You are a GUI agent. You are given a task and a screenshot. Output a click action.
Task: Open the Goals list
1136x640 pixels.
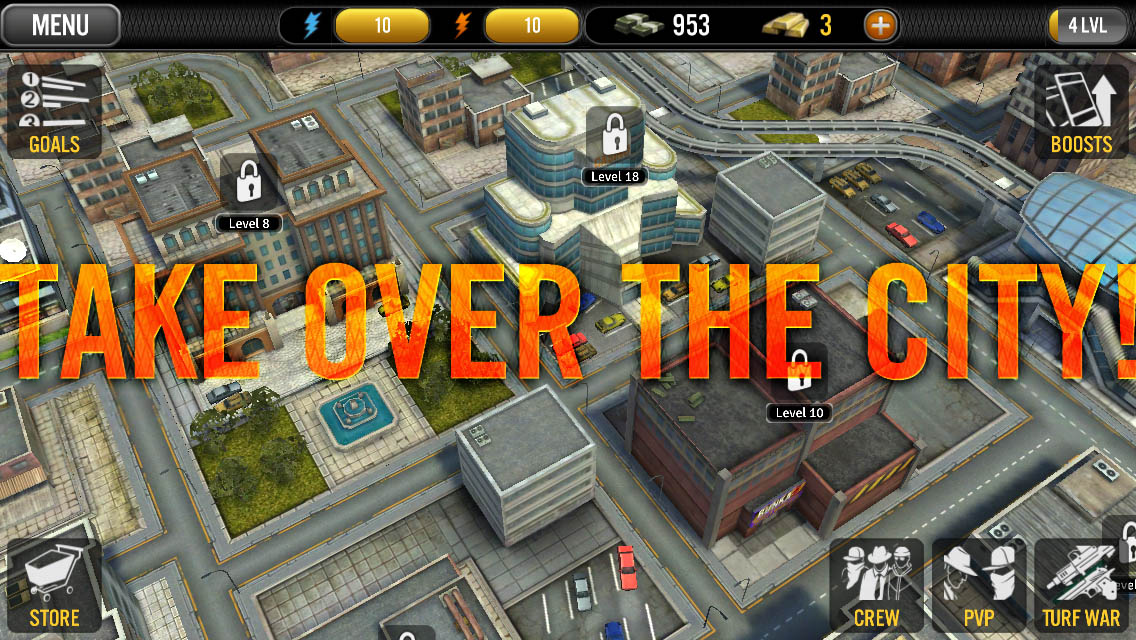click(x=54, y=112)
